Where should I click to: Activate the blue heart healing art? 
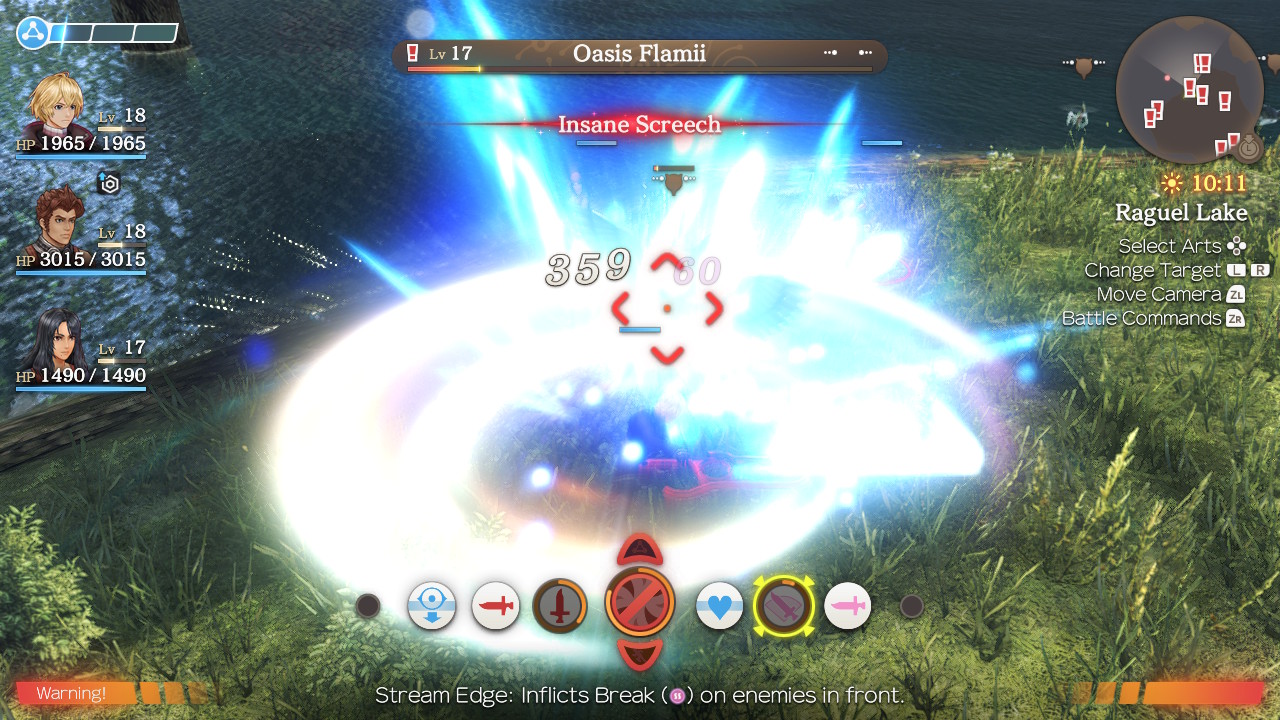click(720, 606)
